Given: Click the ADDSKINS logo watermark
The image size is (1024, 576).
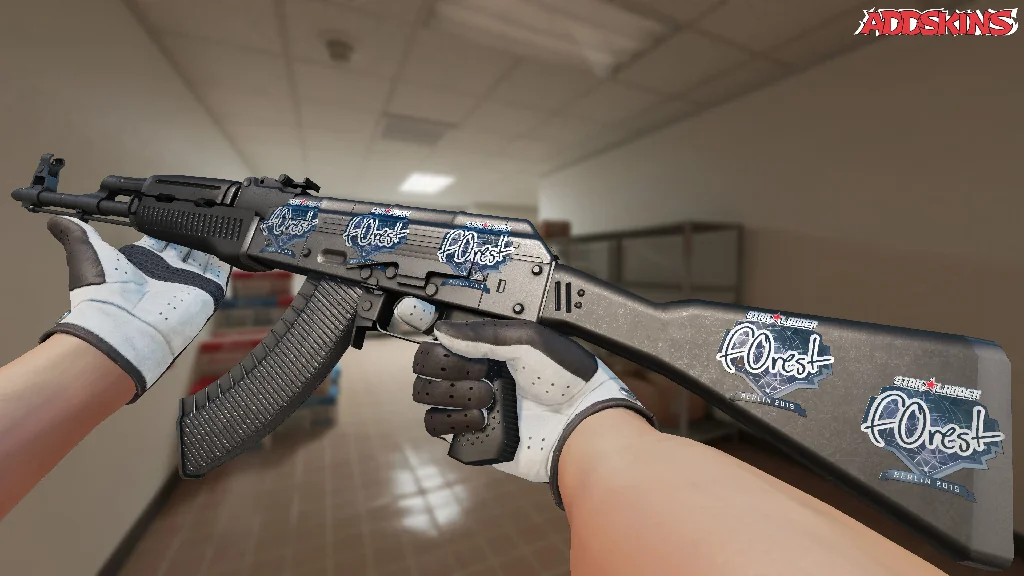Looking at the screenshot, I should 936,23.
